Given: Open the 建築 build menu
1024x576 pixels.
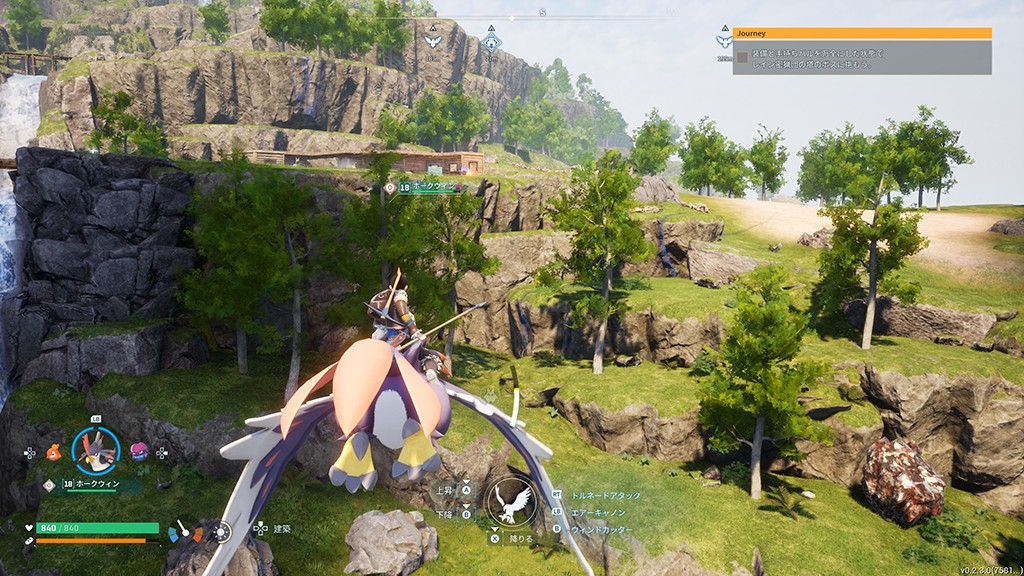Looking at the screenshot, I should point(283,527).
